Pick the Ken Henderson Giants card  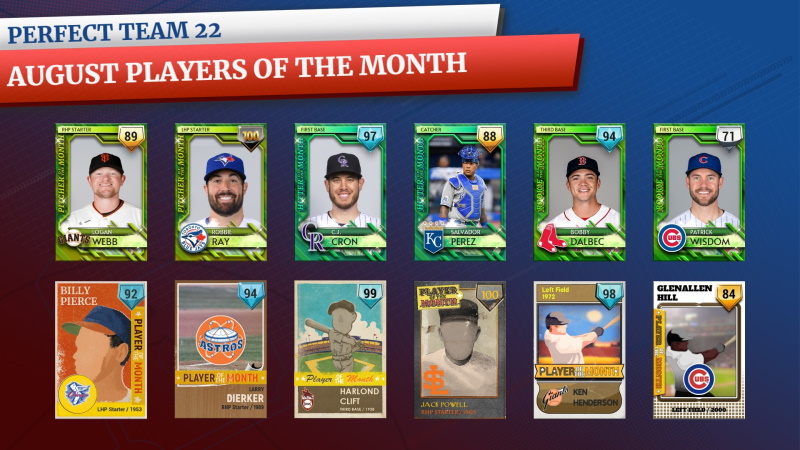pos(579,349)
